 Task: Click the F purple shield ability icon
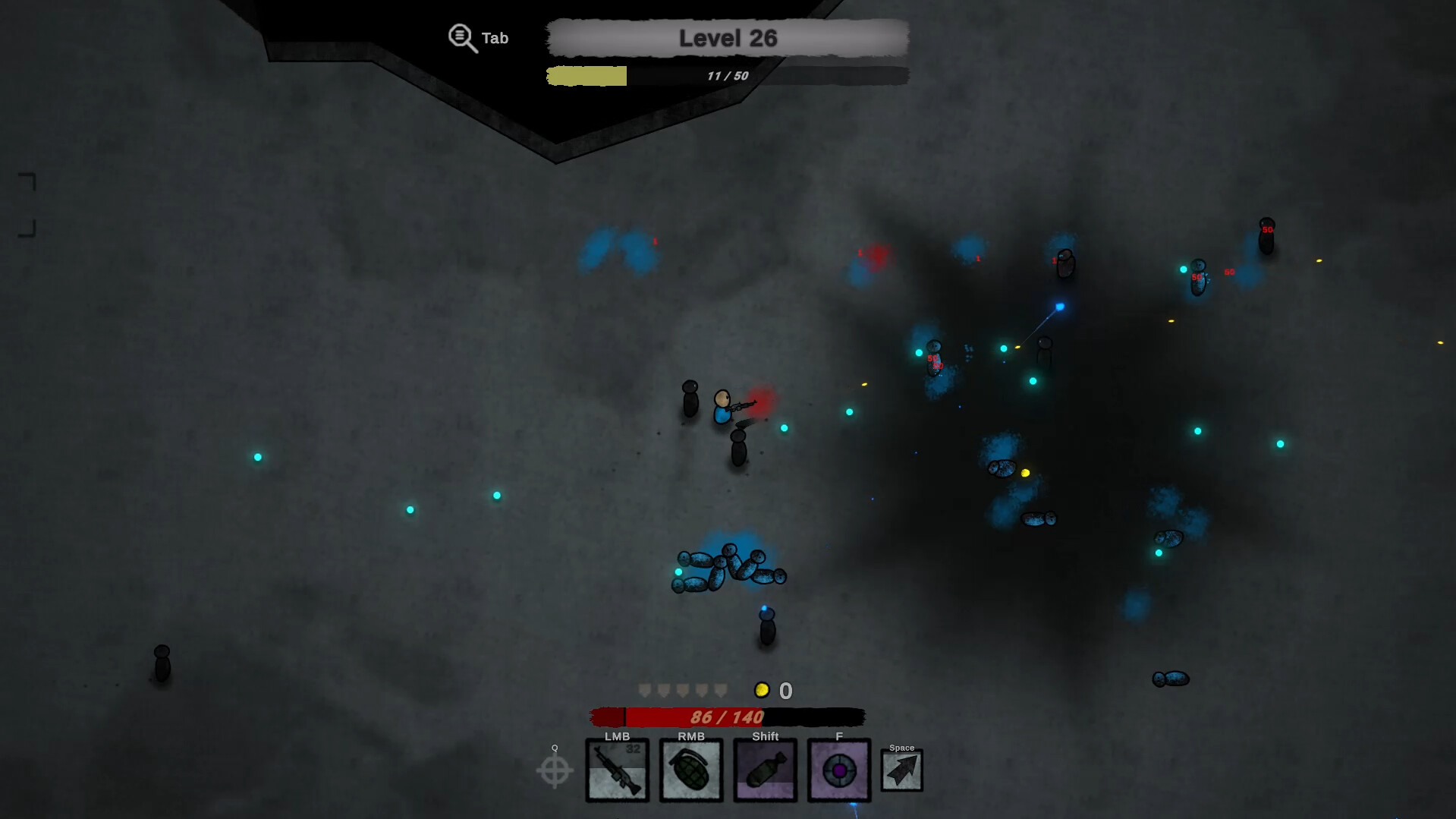tap(838, 770)
